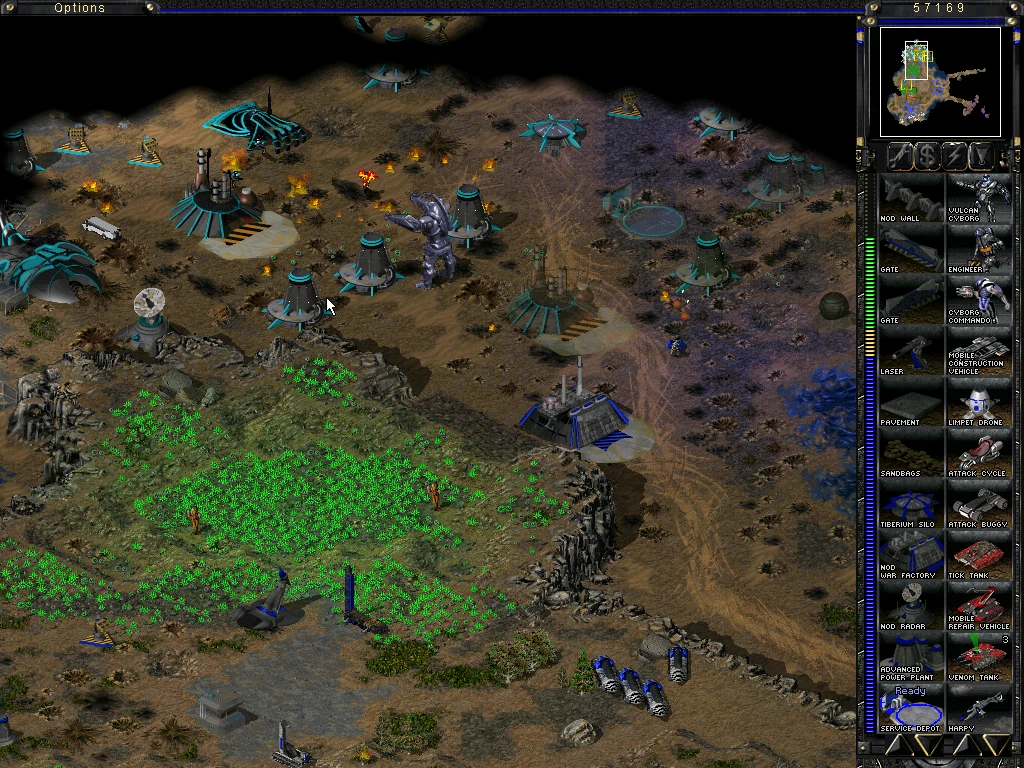Train a Cyborg Commando
The image size is (1024, 768).
tap(979, 300)
